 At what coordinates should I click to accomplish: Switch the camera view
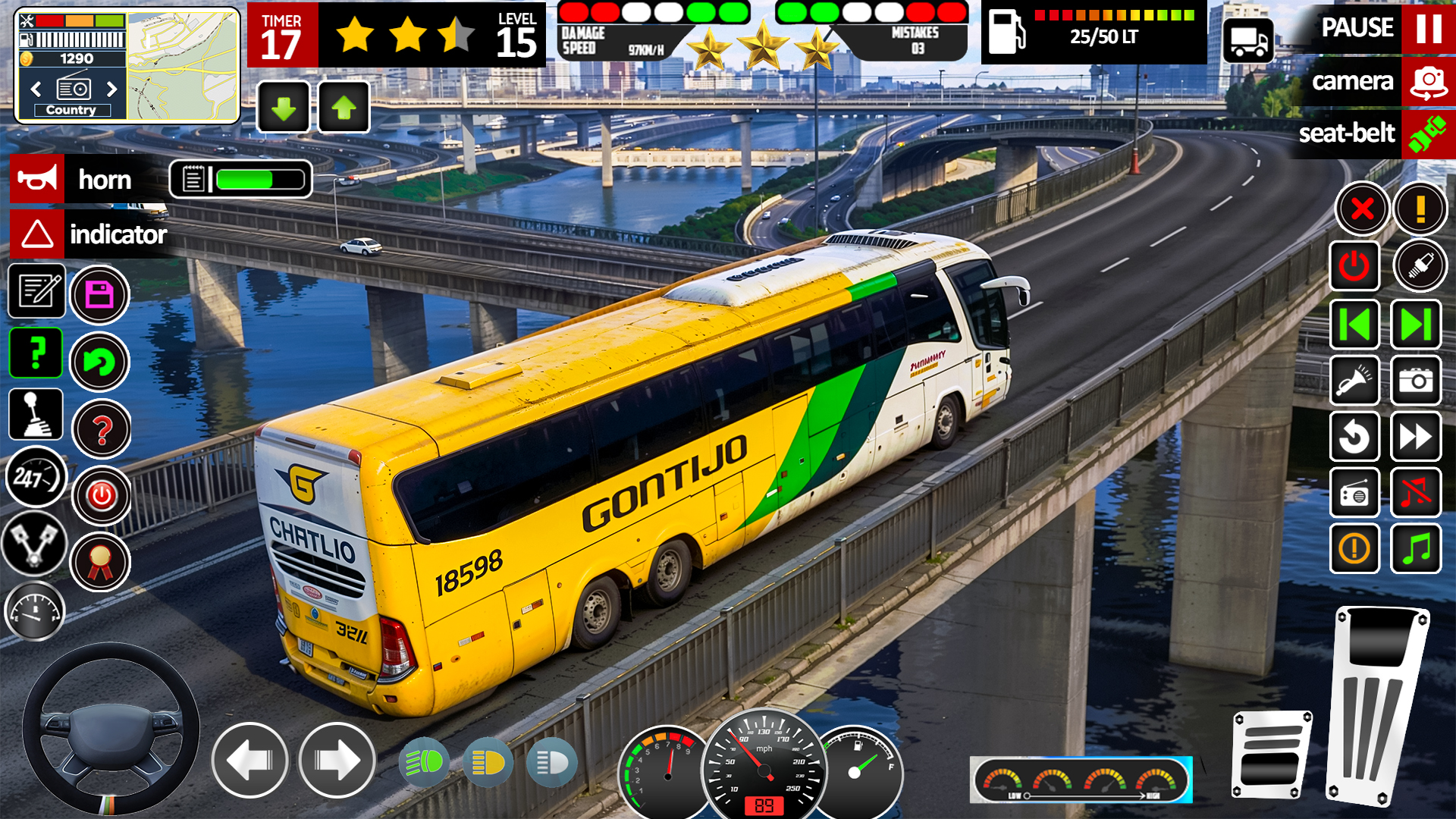(1428, 82)
